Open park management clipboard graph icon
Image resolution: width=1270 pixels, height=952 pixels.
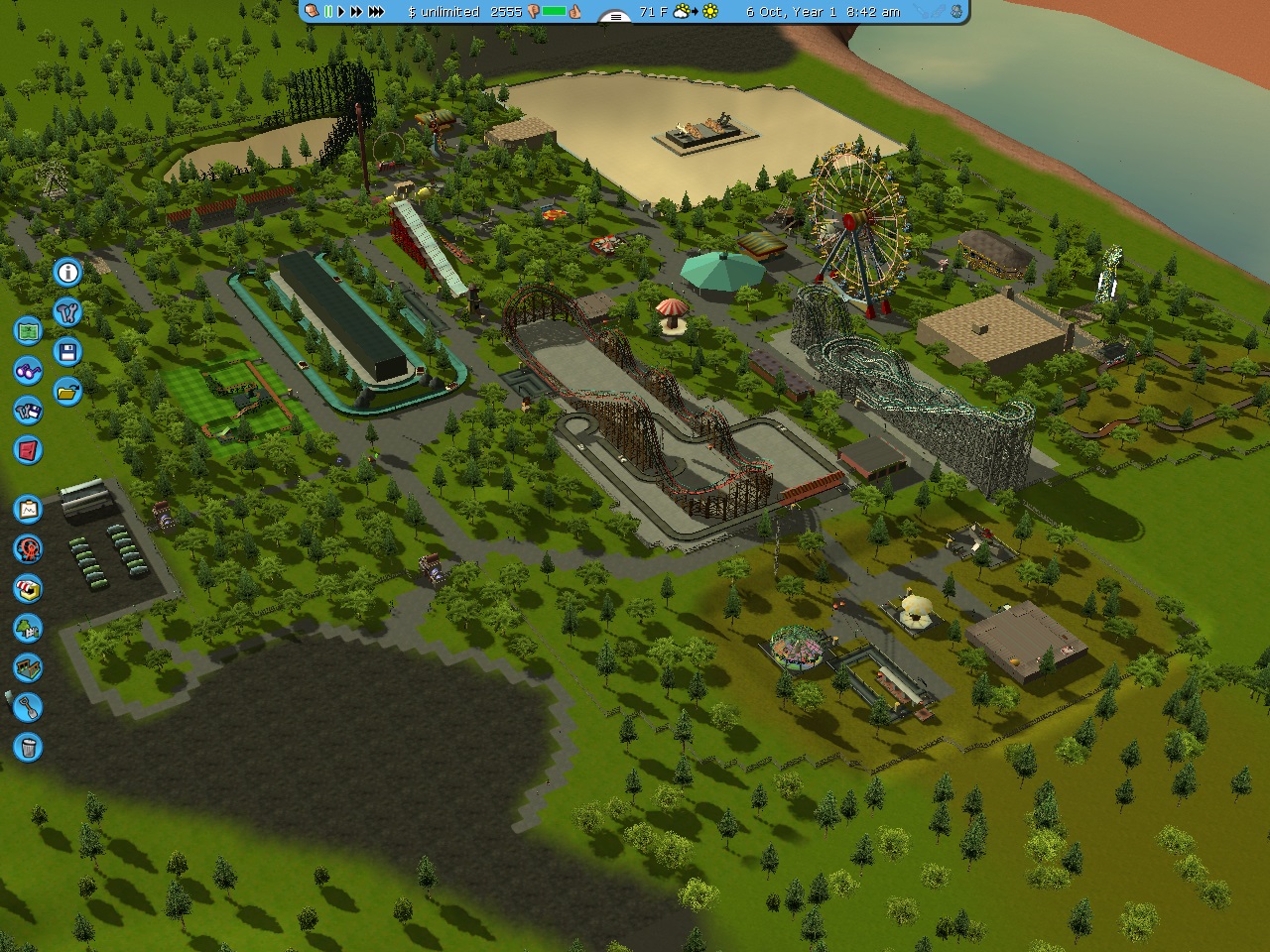point(28,510)
